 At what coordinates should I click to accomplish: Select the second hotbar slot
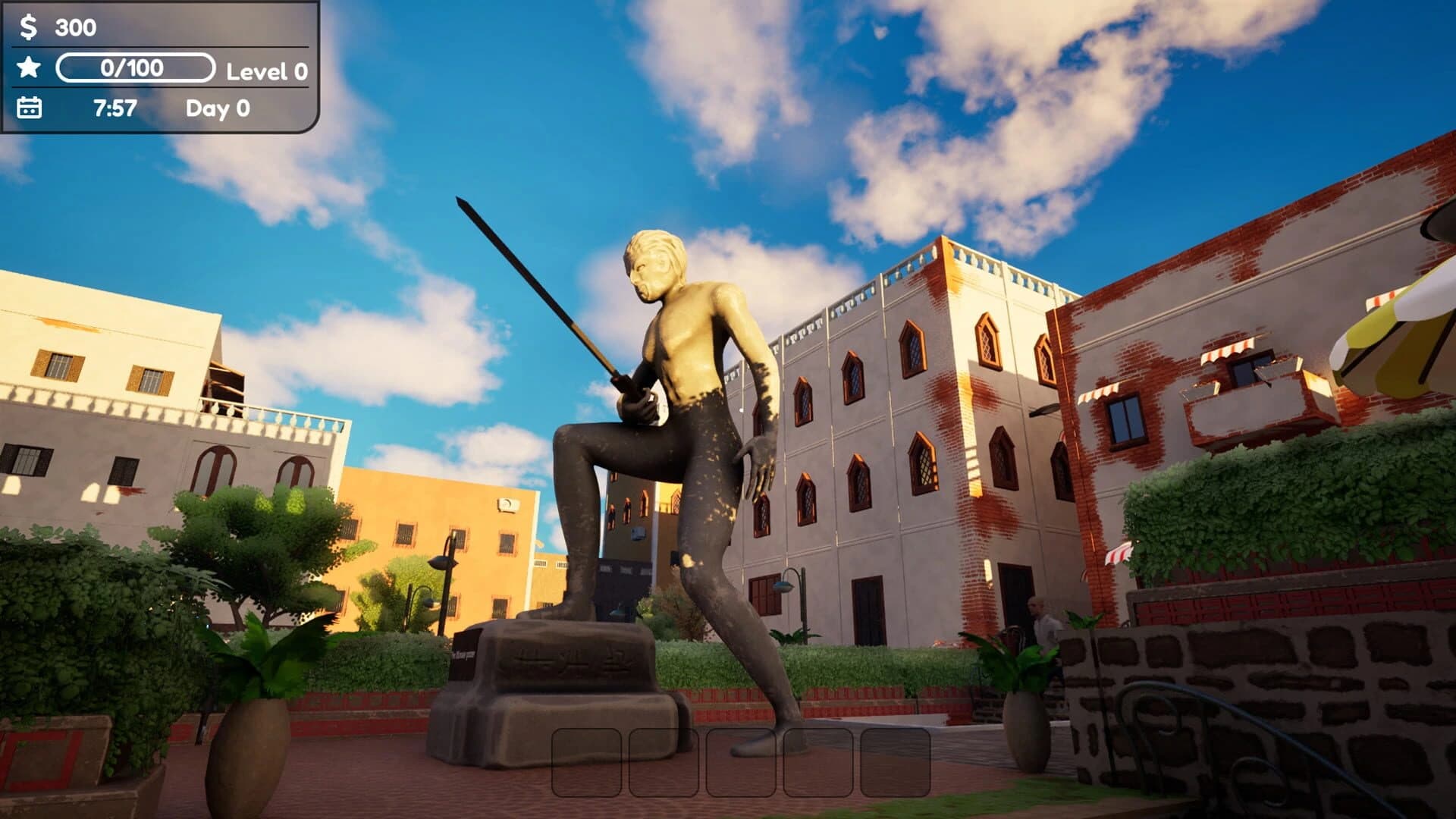coord(665,761)
